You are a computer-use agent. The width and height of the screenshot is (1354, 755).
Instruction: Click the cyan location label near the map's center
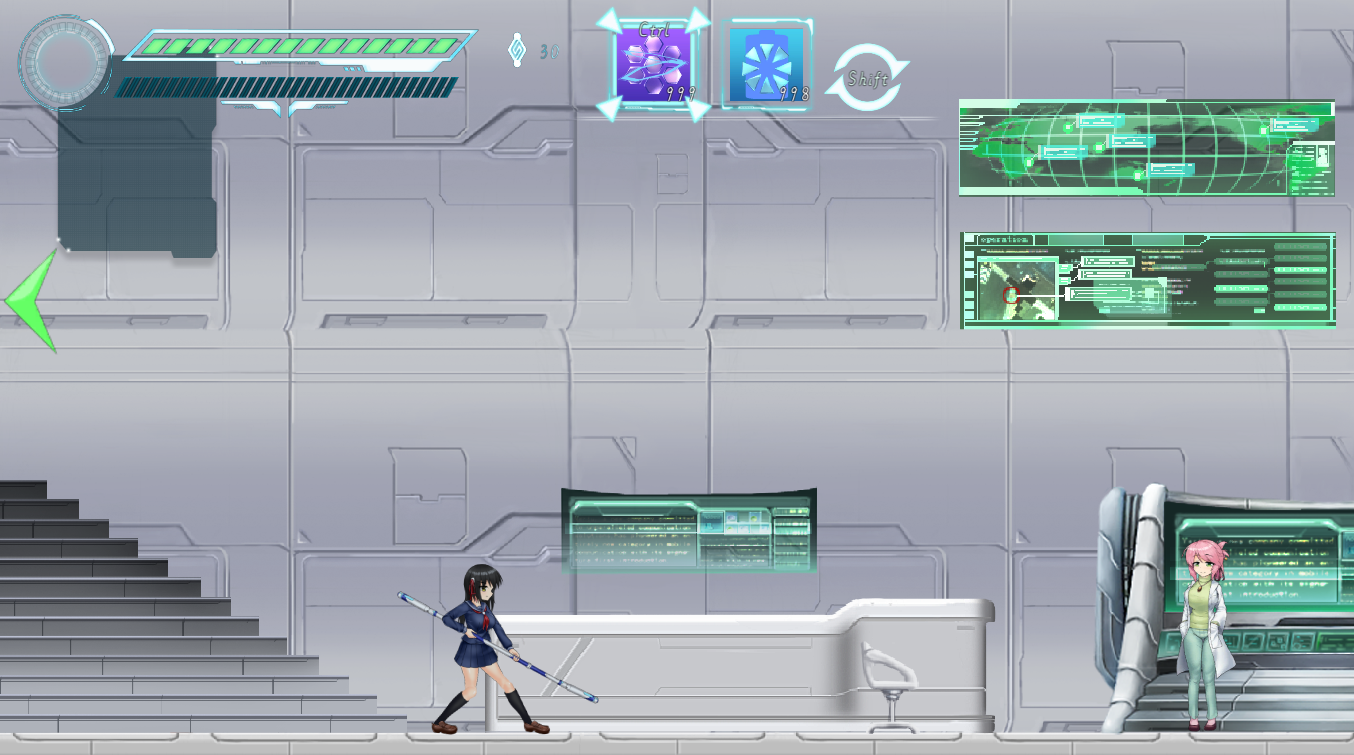point(1133,140)
